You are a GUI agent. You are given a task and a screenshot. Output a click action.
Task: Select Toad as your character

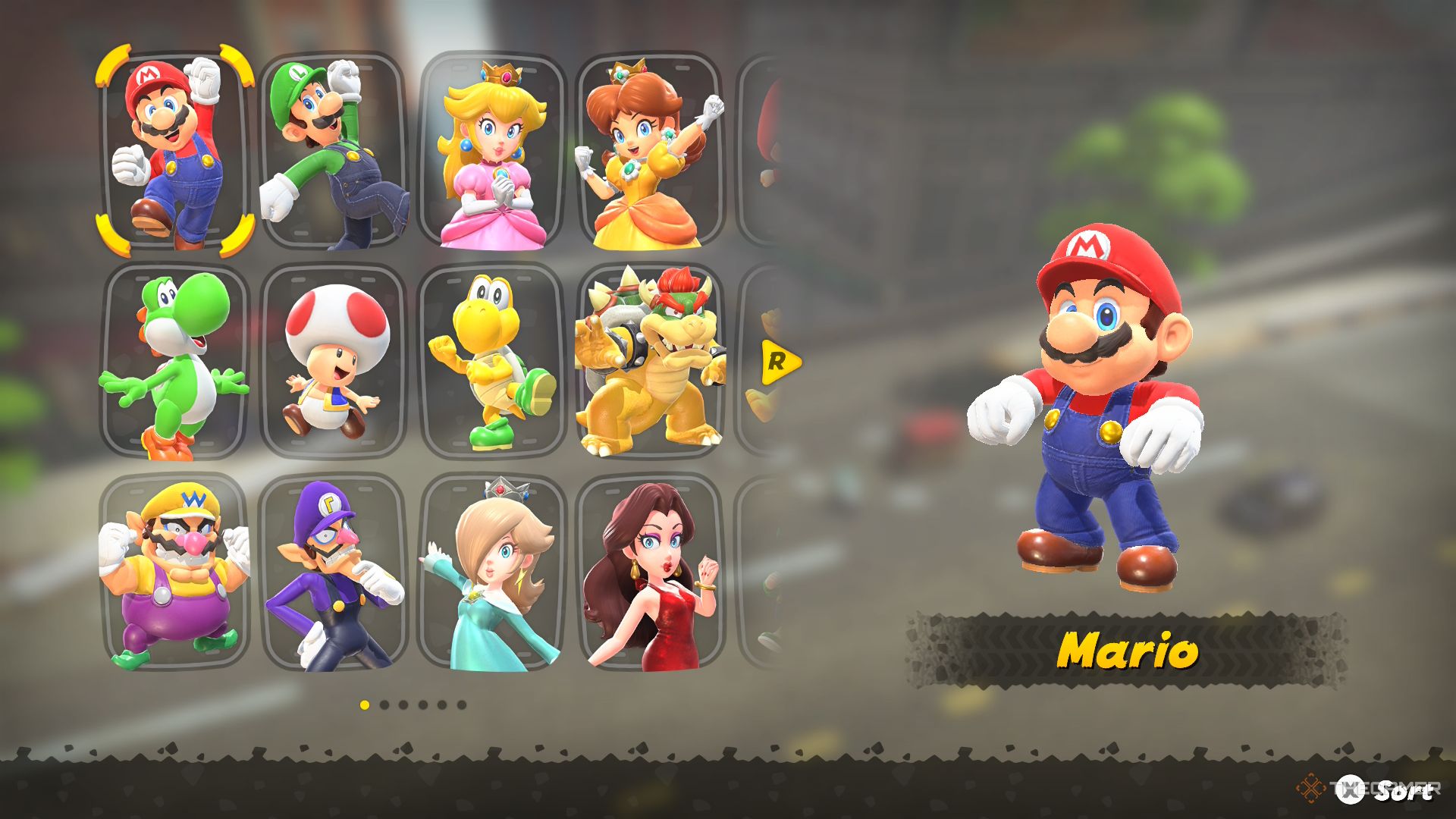(x=334, y=362)
